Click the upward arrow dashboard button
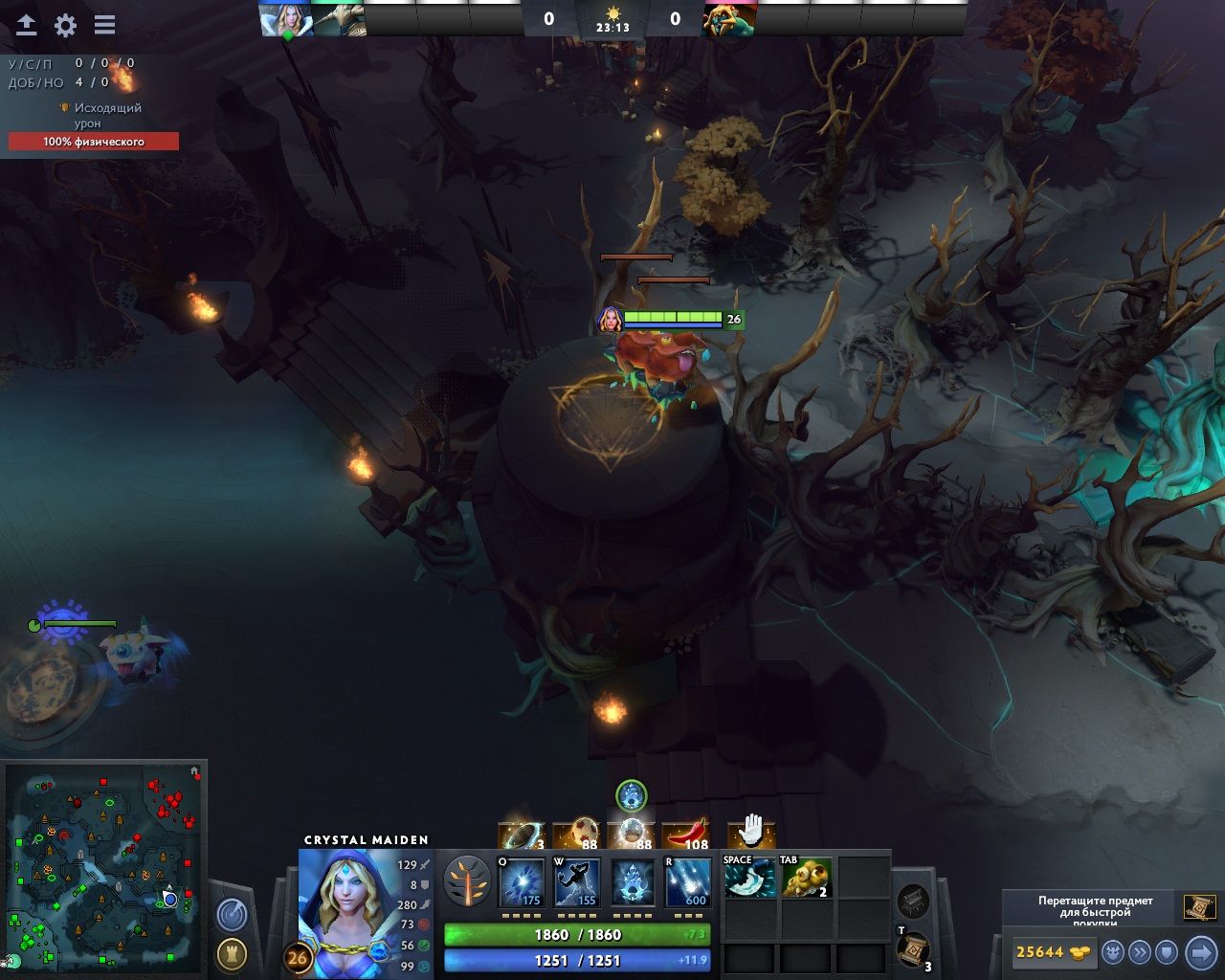 [26, 25]
